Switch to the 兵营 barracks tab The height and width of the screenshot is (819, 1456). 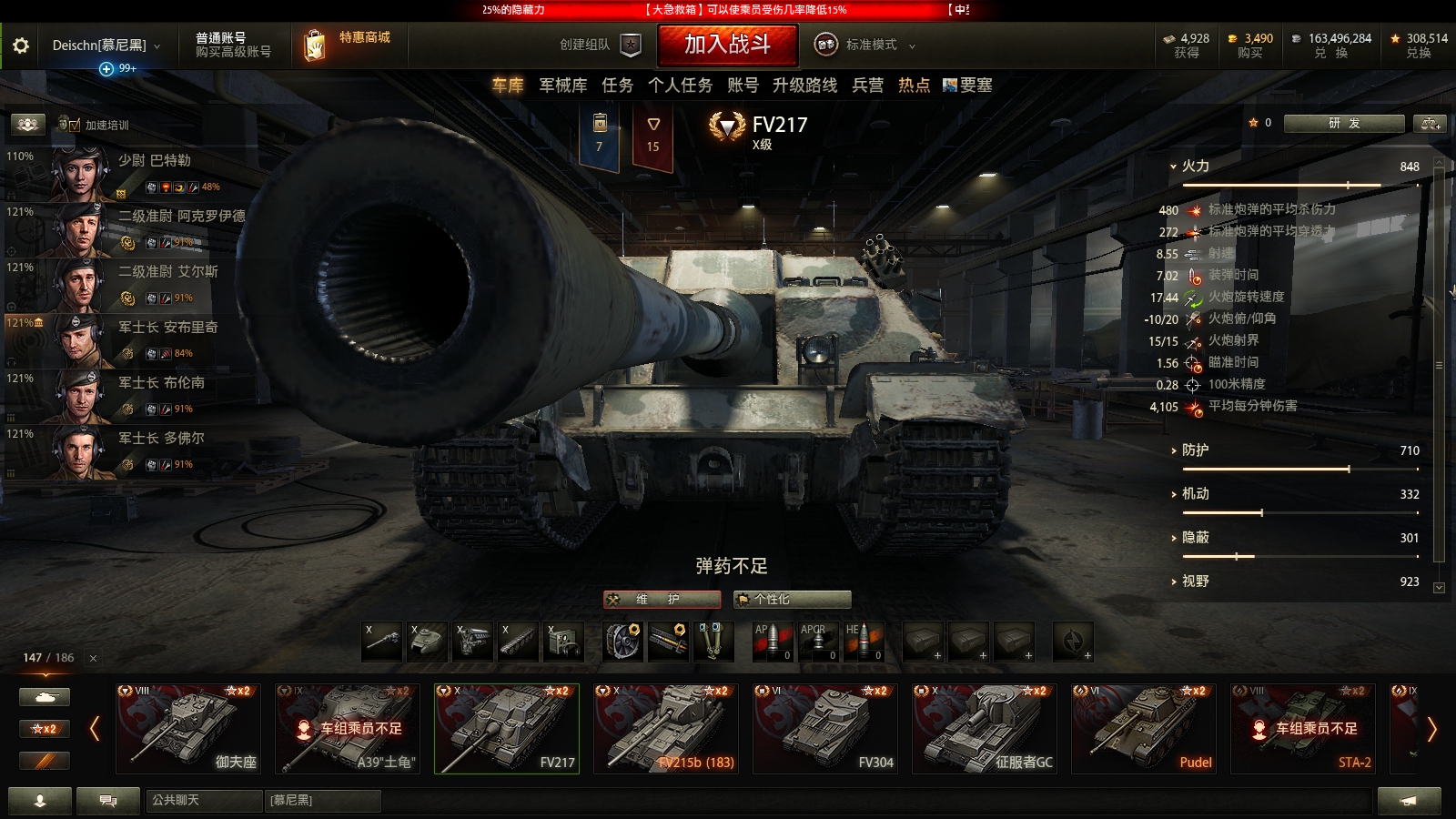click(866, 85)
